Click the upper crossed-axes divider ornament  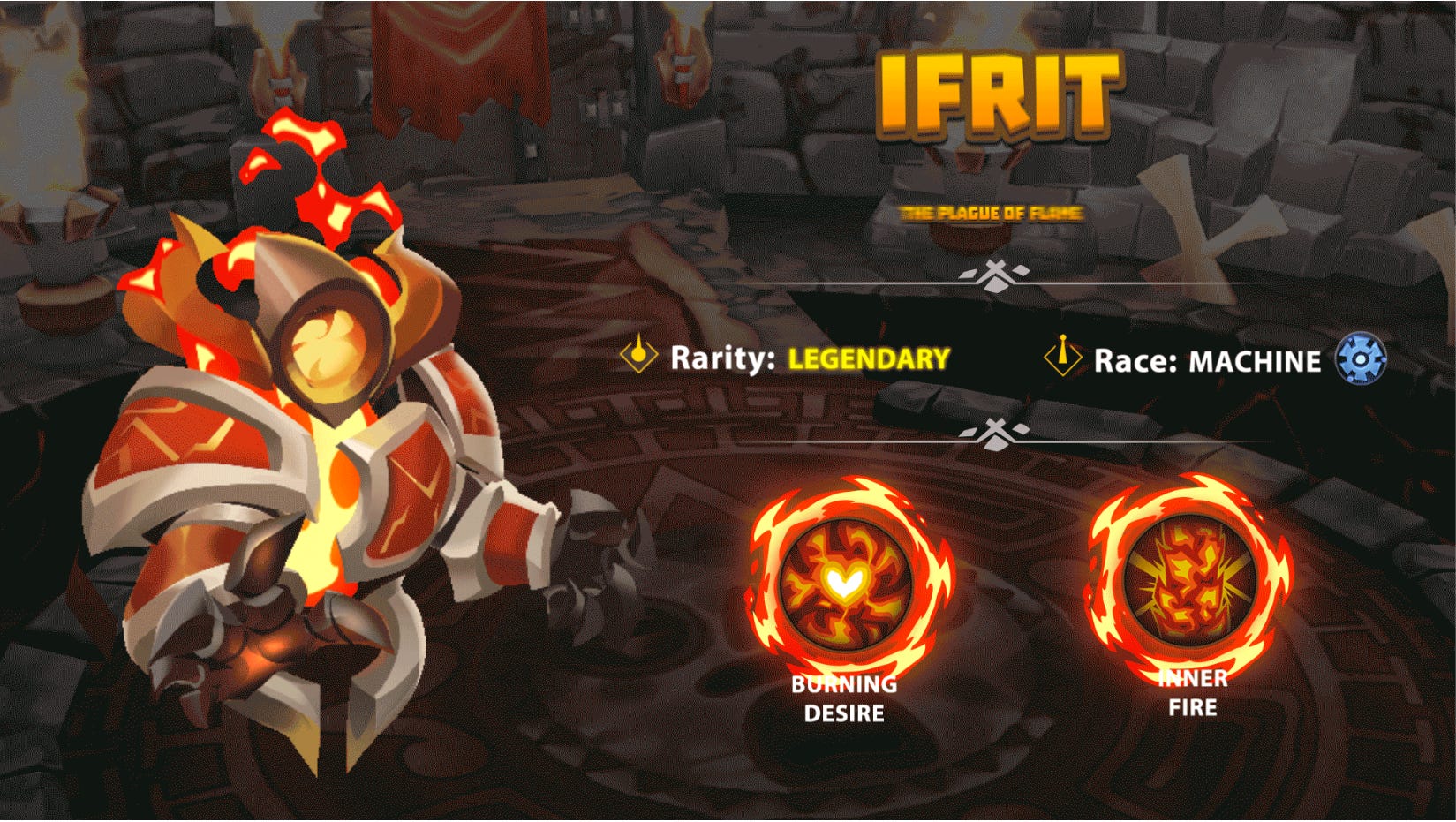click(x=998, y=277)
